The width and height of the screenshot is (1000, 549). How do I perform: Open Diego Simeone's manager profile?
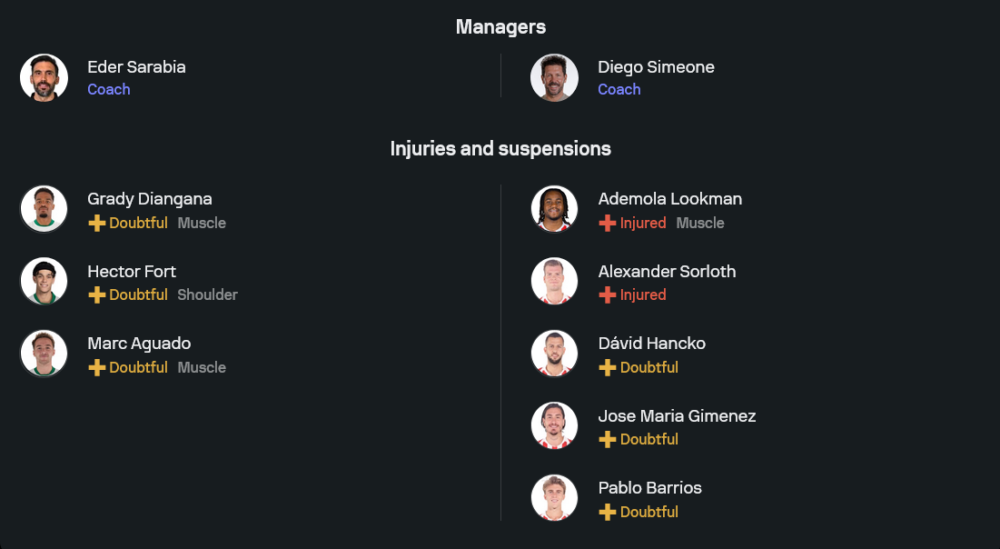pyautogui.click(x=655, y=68)
